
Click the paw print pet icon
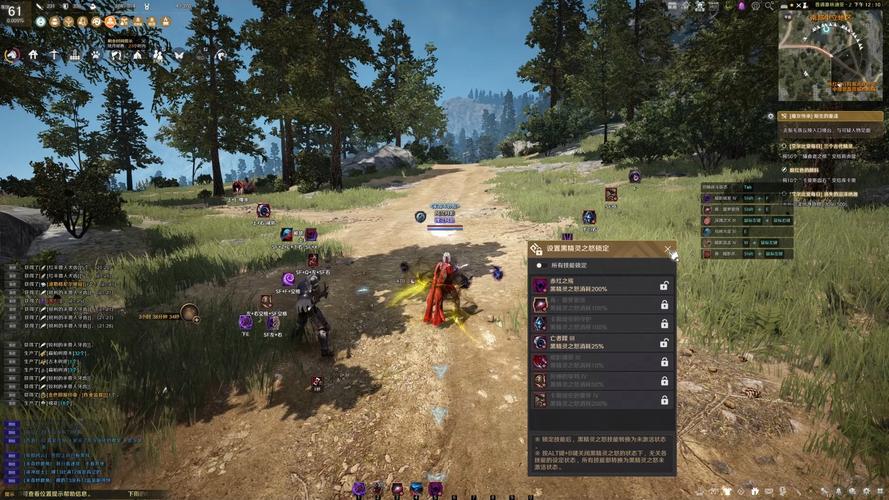95,55
